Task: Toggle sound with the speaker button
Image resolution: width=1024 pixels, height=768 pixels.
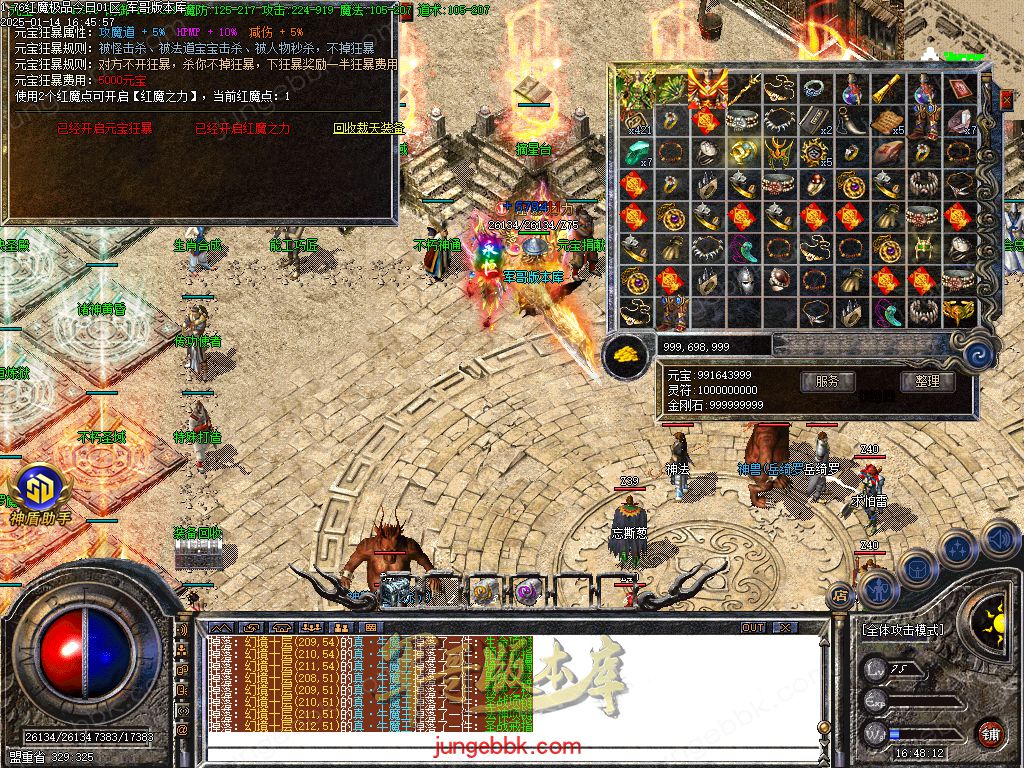Action: [999, 541]
